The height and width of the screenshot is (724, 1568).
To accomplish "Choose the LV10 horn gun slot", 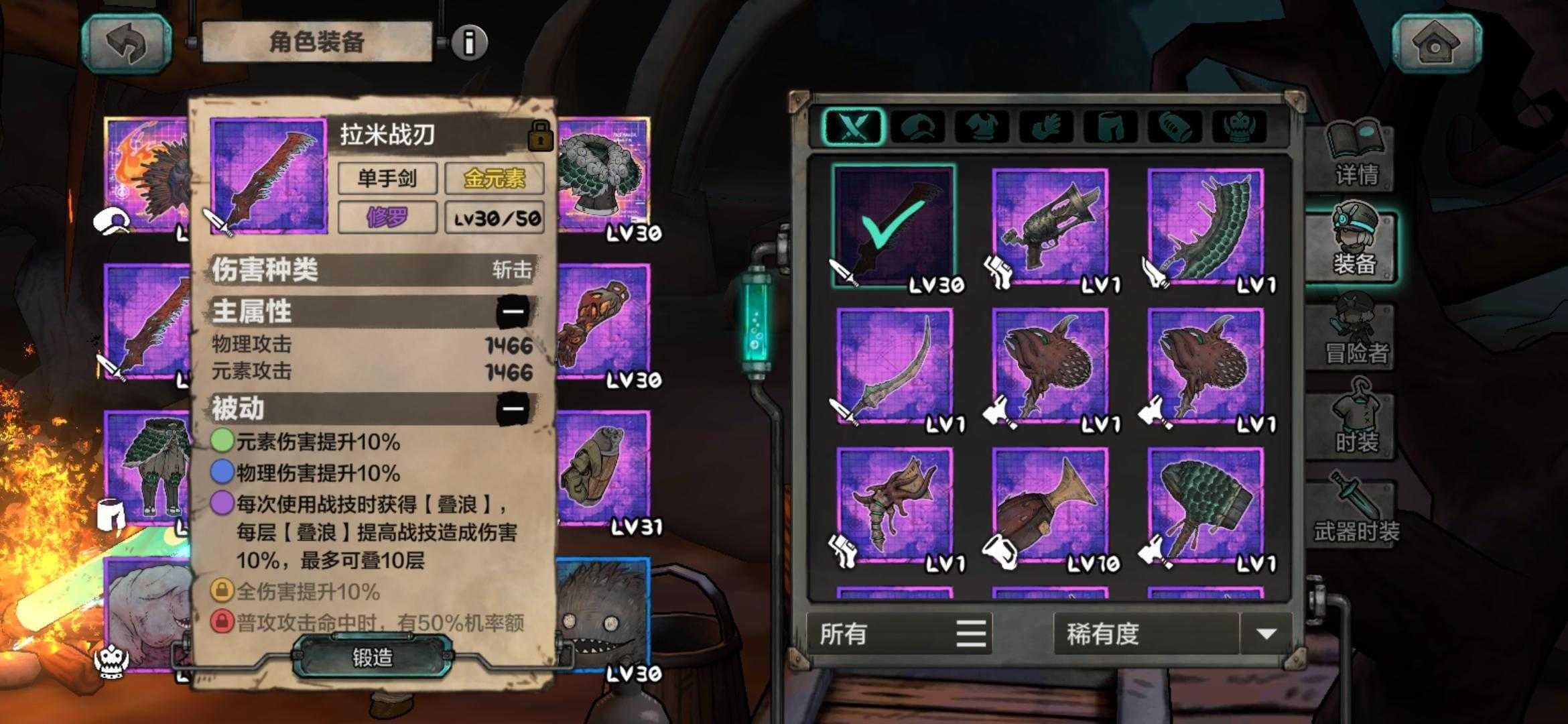I will click(1050, 506).
